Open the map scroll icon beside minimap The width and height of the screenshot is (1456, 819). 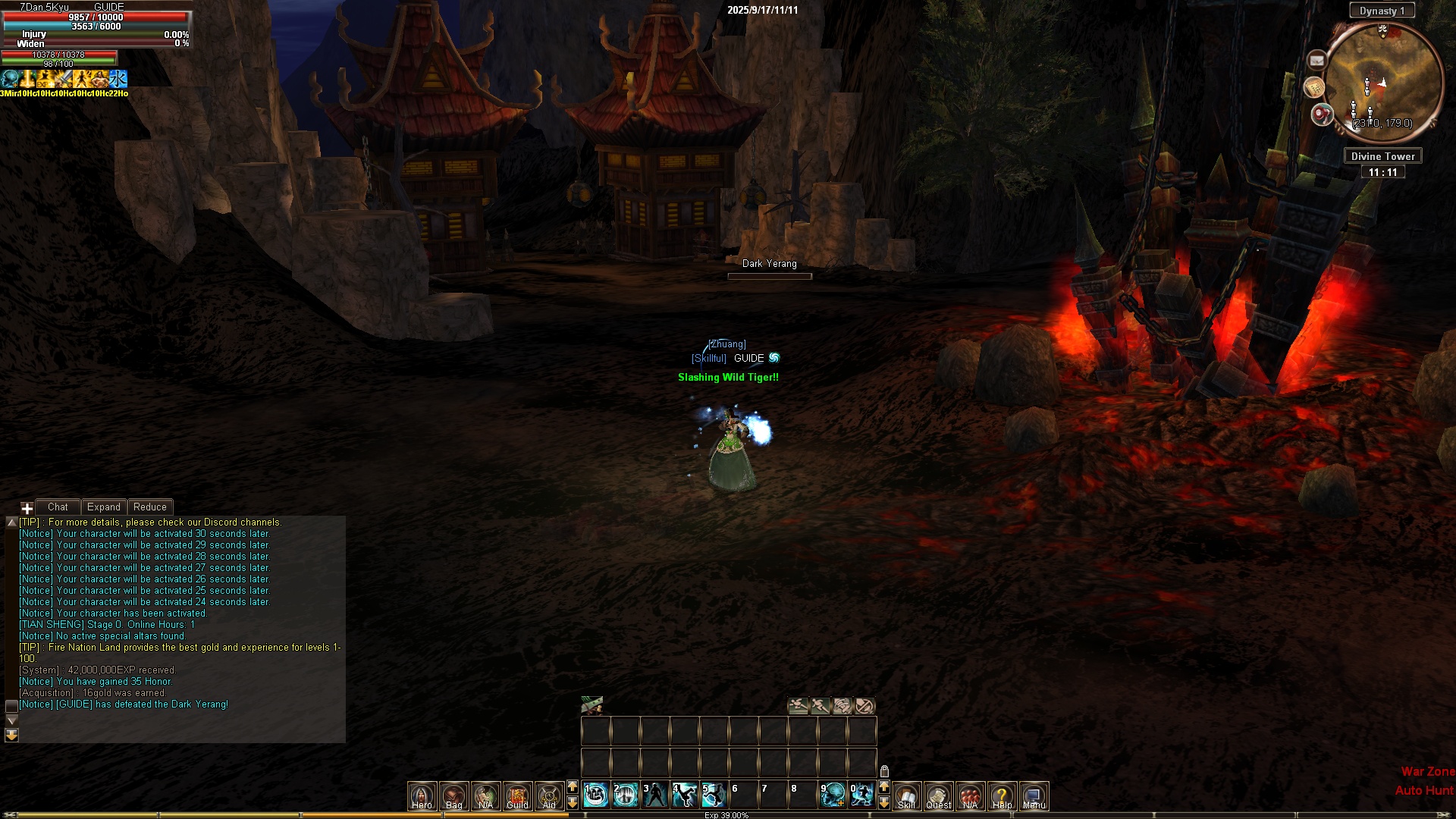pyautogui.click(x=1314, y=88)
